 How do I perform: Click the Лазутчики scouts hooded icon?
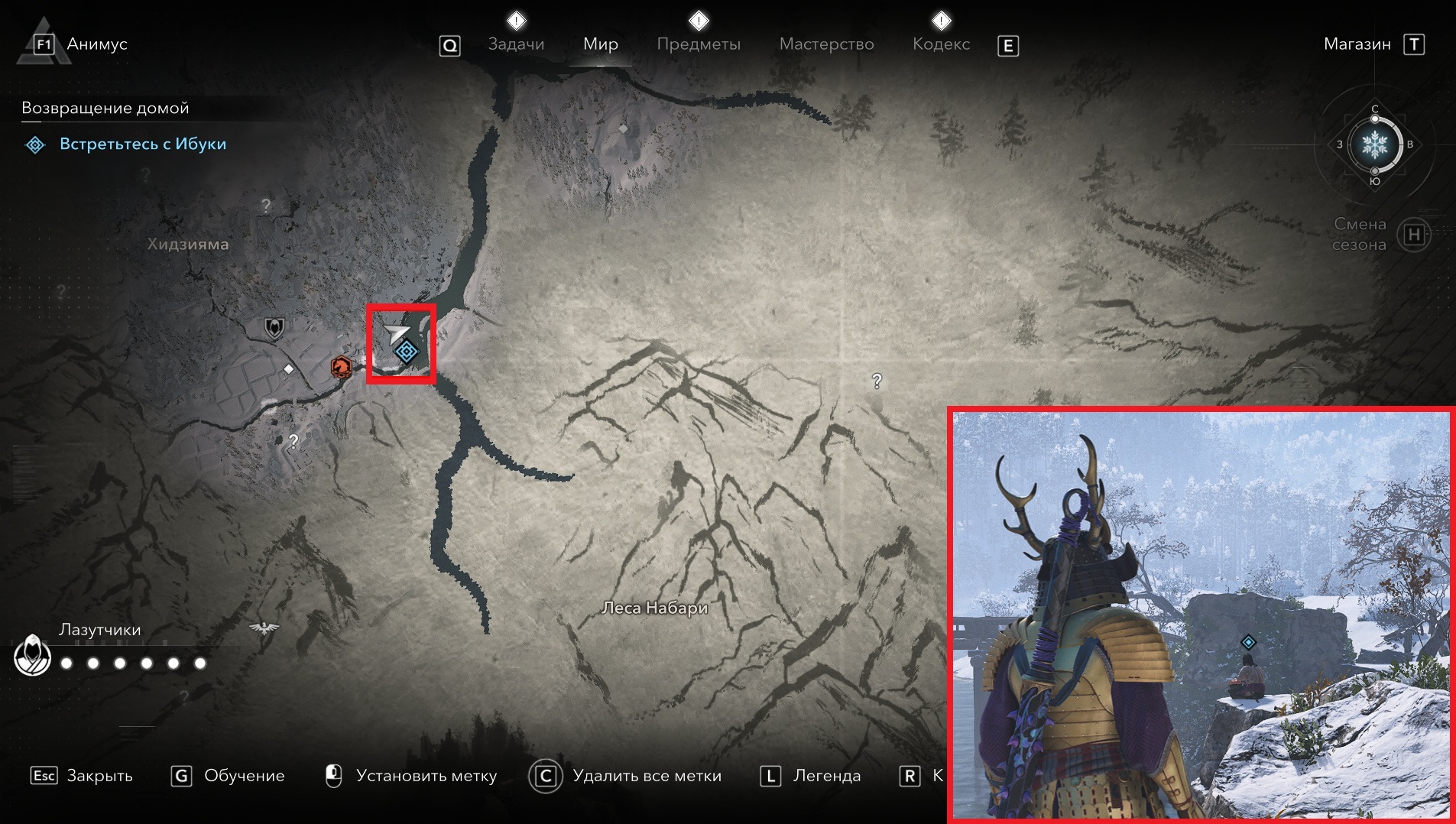[x=32, y=656]
